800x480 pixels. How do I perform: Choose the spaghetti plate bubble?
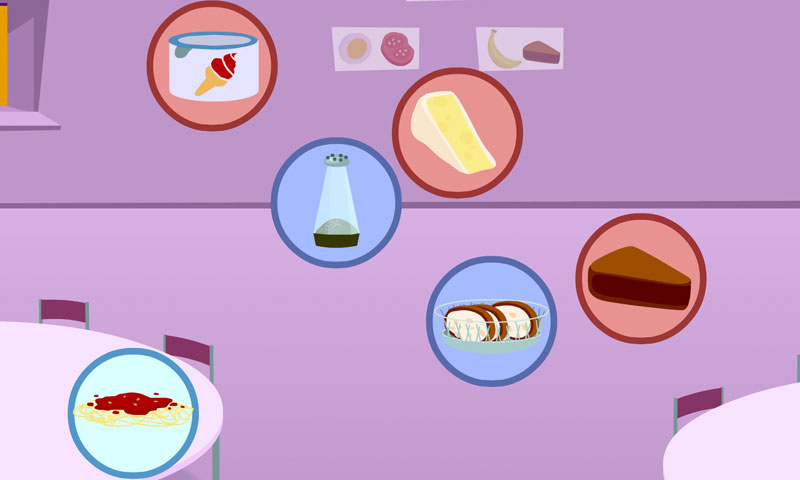point(133,412)
